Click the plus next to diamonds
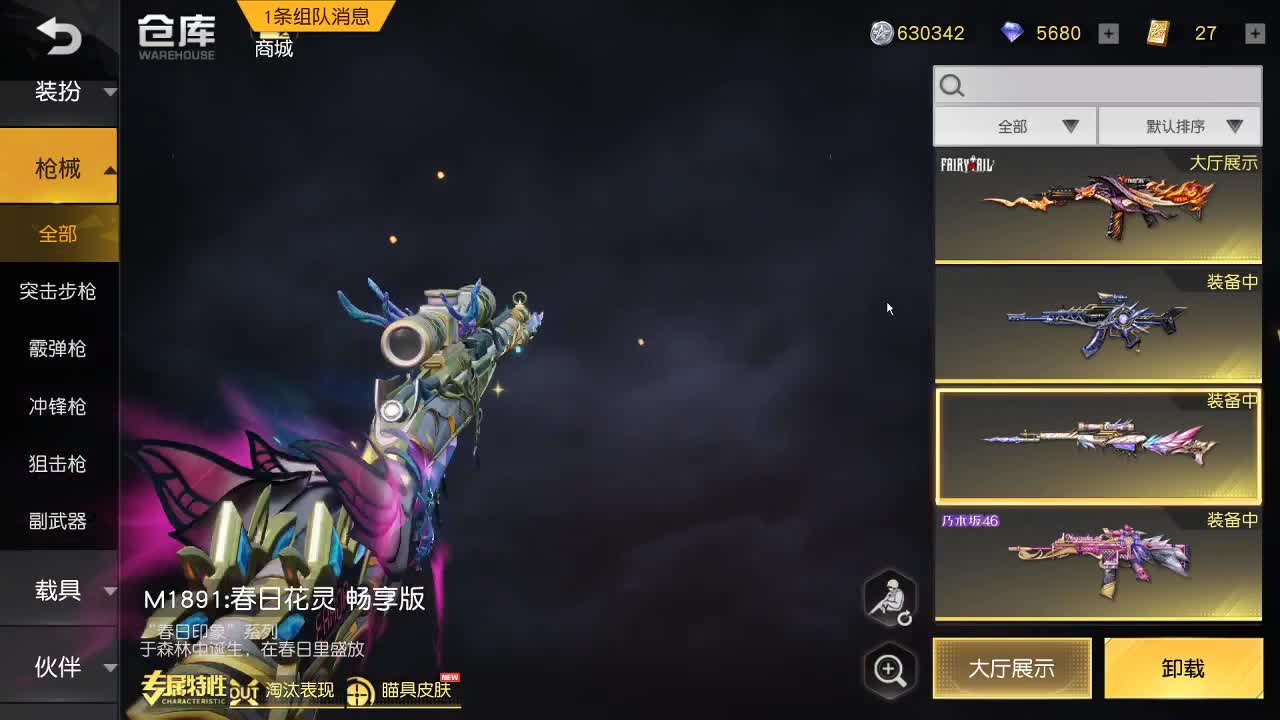The image size is (1280, 720). tap(1108, 33)
